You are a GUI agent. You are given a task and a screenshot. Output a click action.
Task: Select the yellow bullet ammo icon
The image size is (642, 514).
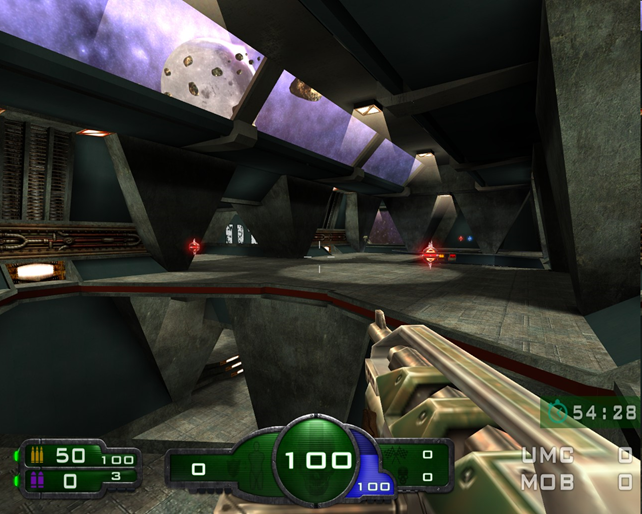(38, 456)
